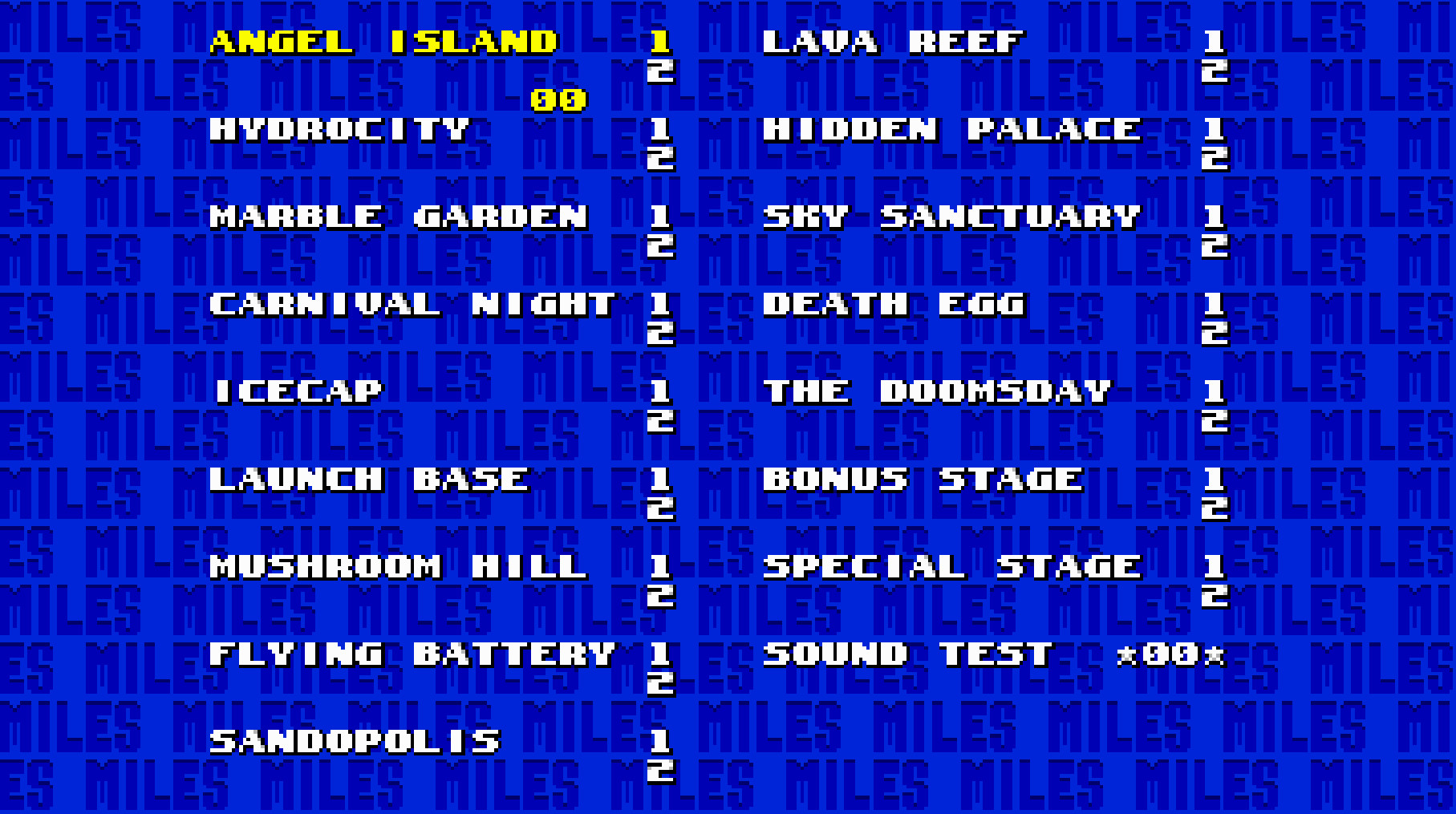Open Carnival Night Act 1
This screenshot has height=814, width=1456.
[x=660, y=305]
